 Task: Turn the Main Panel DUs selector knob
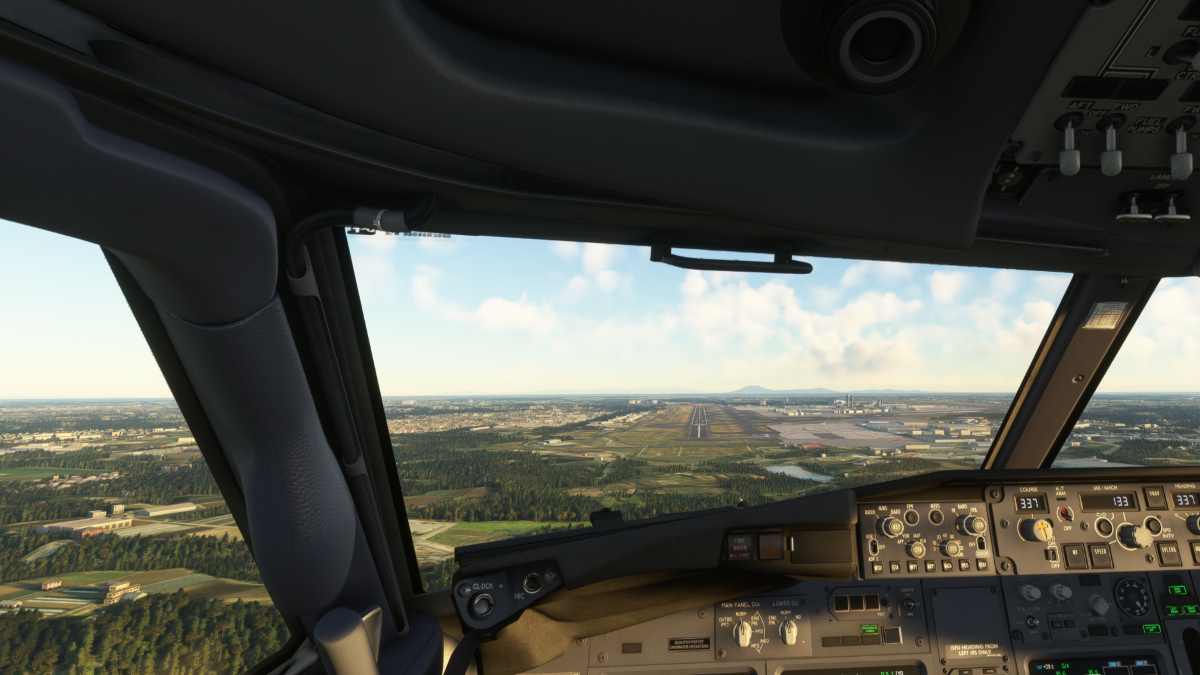742,631
